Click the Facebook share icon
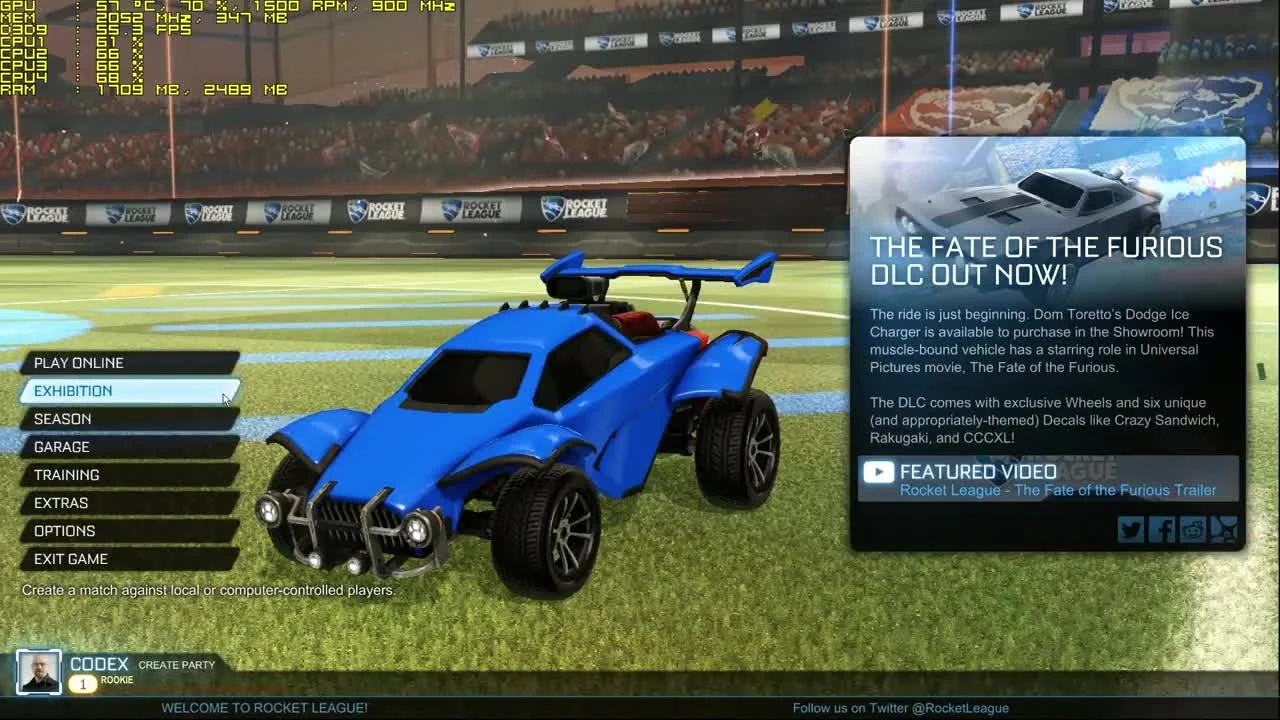1280x720 pixels. click(1161, 529)
